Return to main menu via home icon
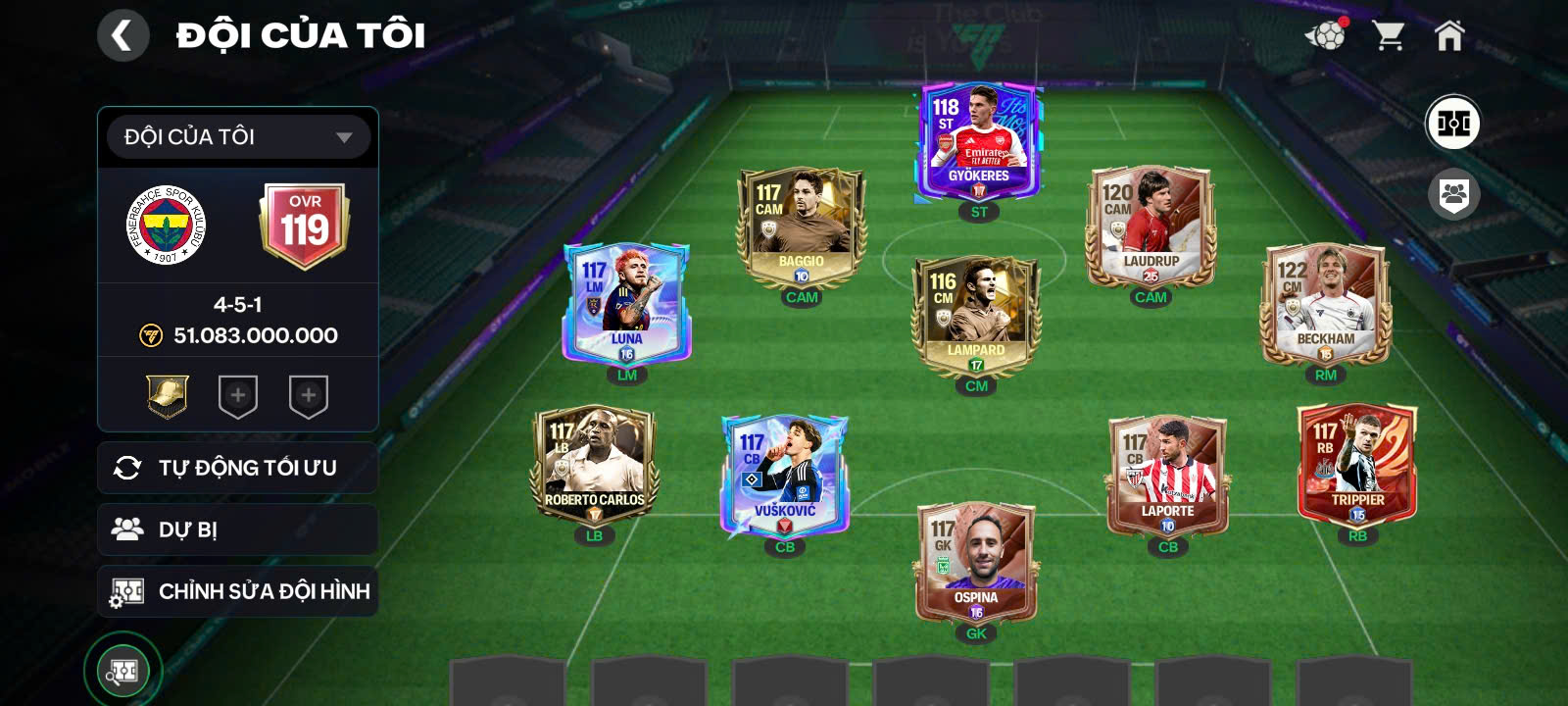The width and height of the screenshot is (1568, 706). (1450, 34)
